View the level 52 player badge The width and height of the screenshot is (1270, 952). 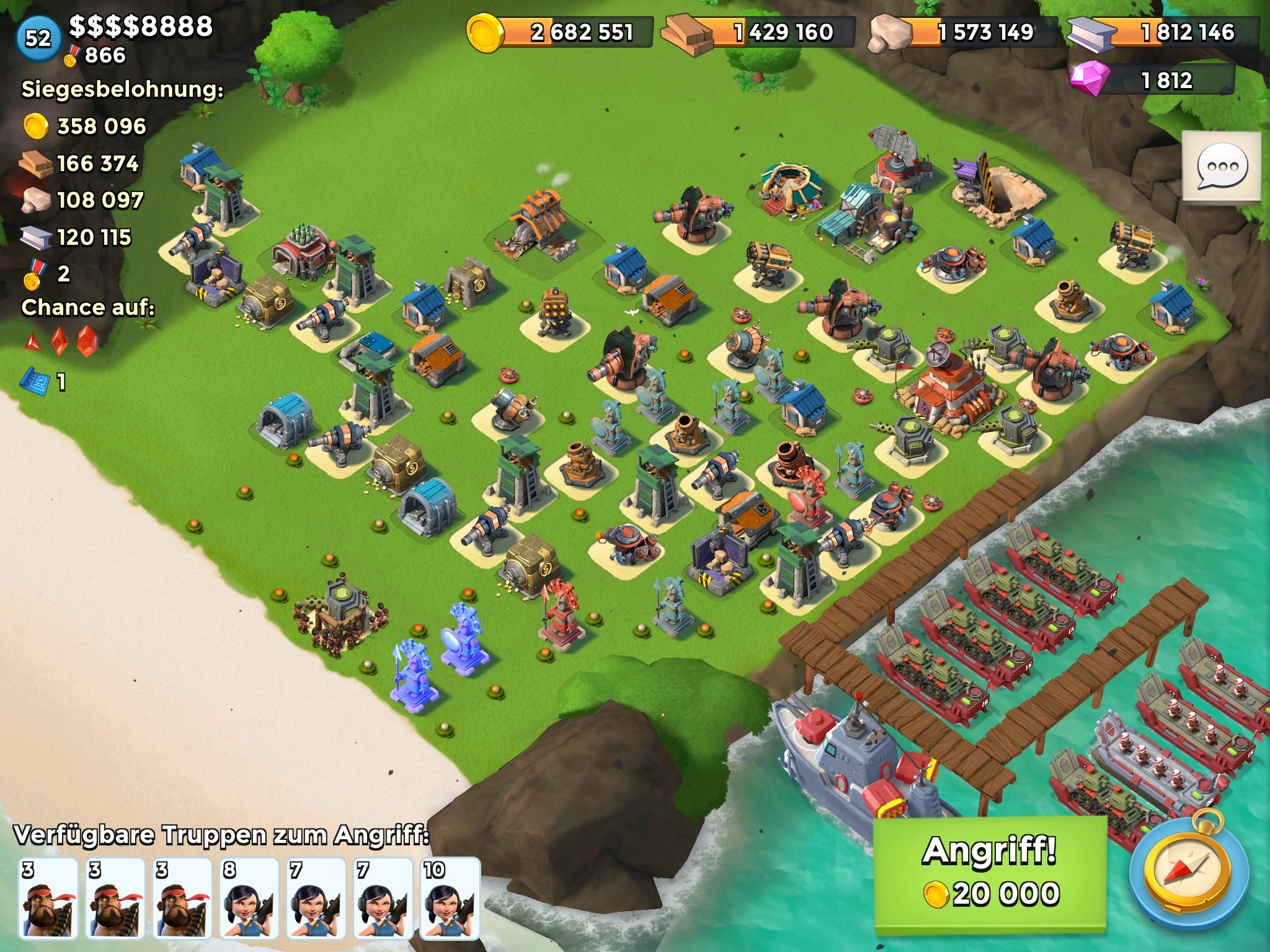pyautogui.click(x=38, y=38)
